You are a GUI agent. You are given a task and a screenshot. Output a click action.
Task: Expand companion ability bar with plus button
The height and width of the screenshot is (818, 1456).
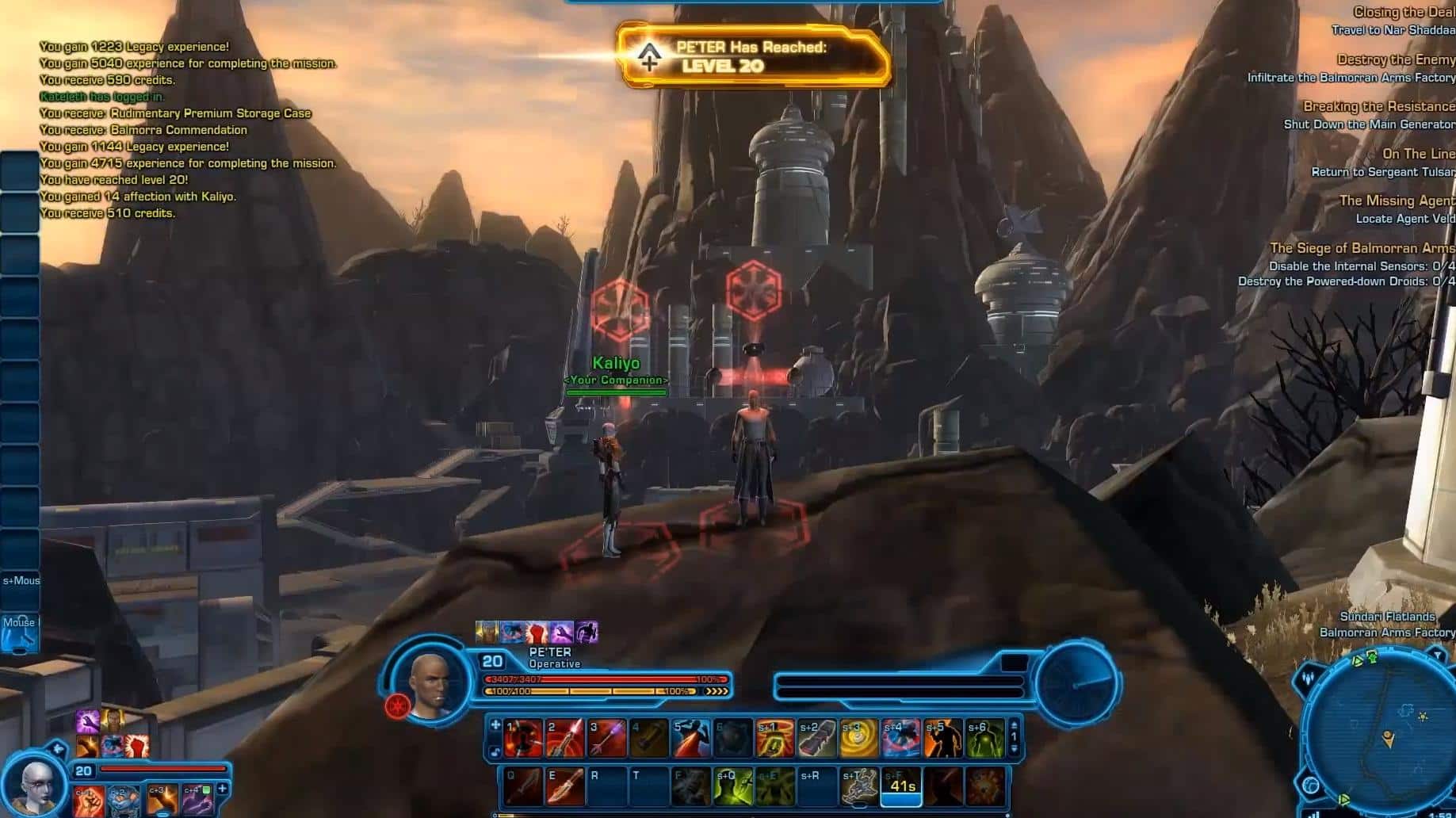[x=223, y=789]
